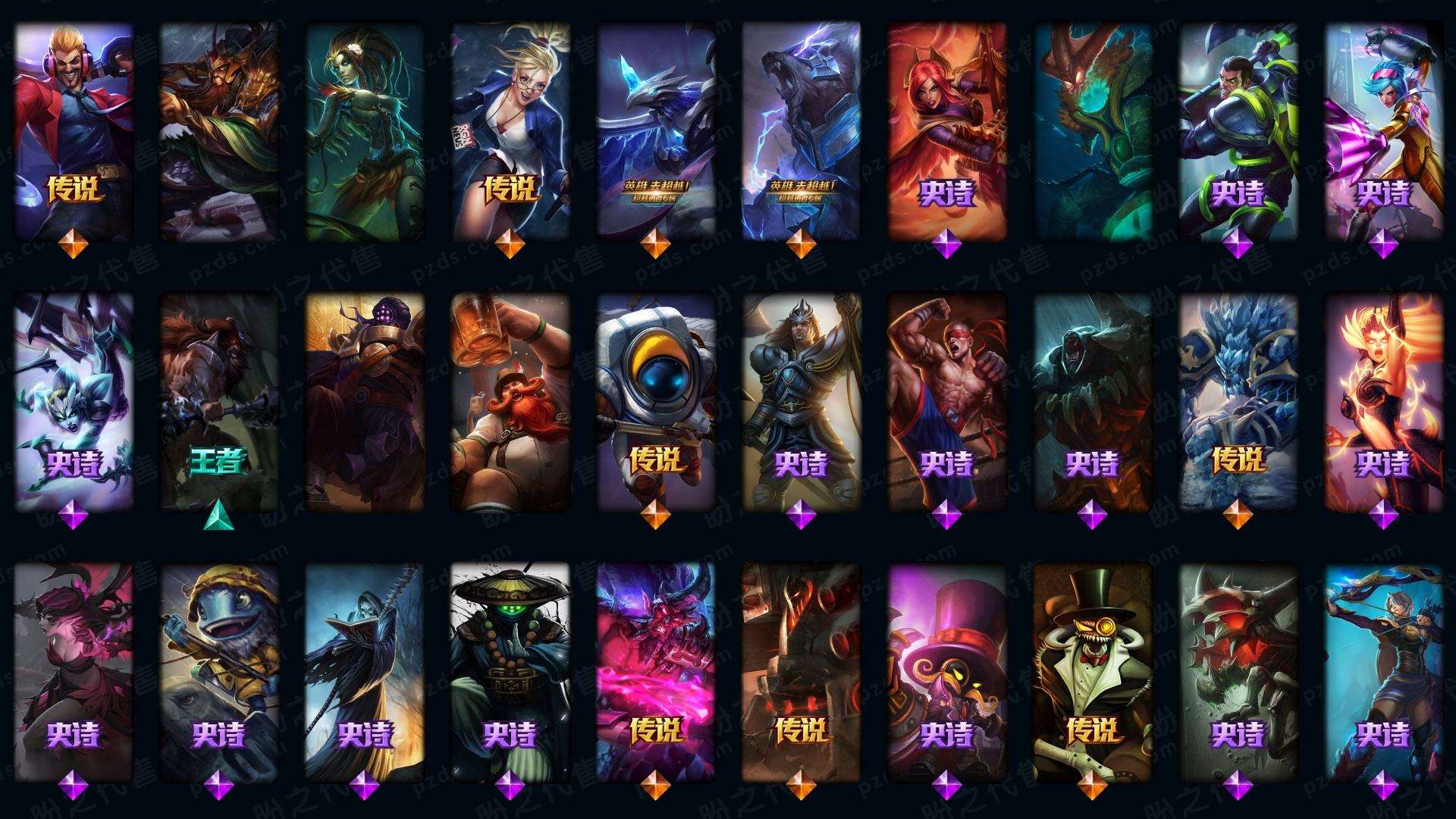Select the lightning armored bear card
Viewport: 1456px width, 819px height.
pos(801,129)
